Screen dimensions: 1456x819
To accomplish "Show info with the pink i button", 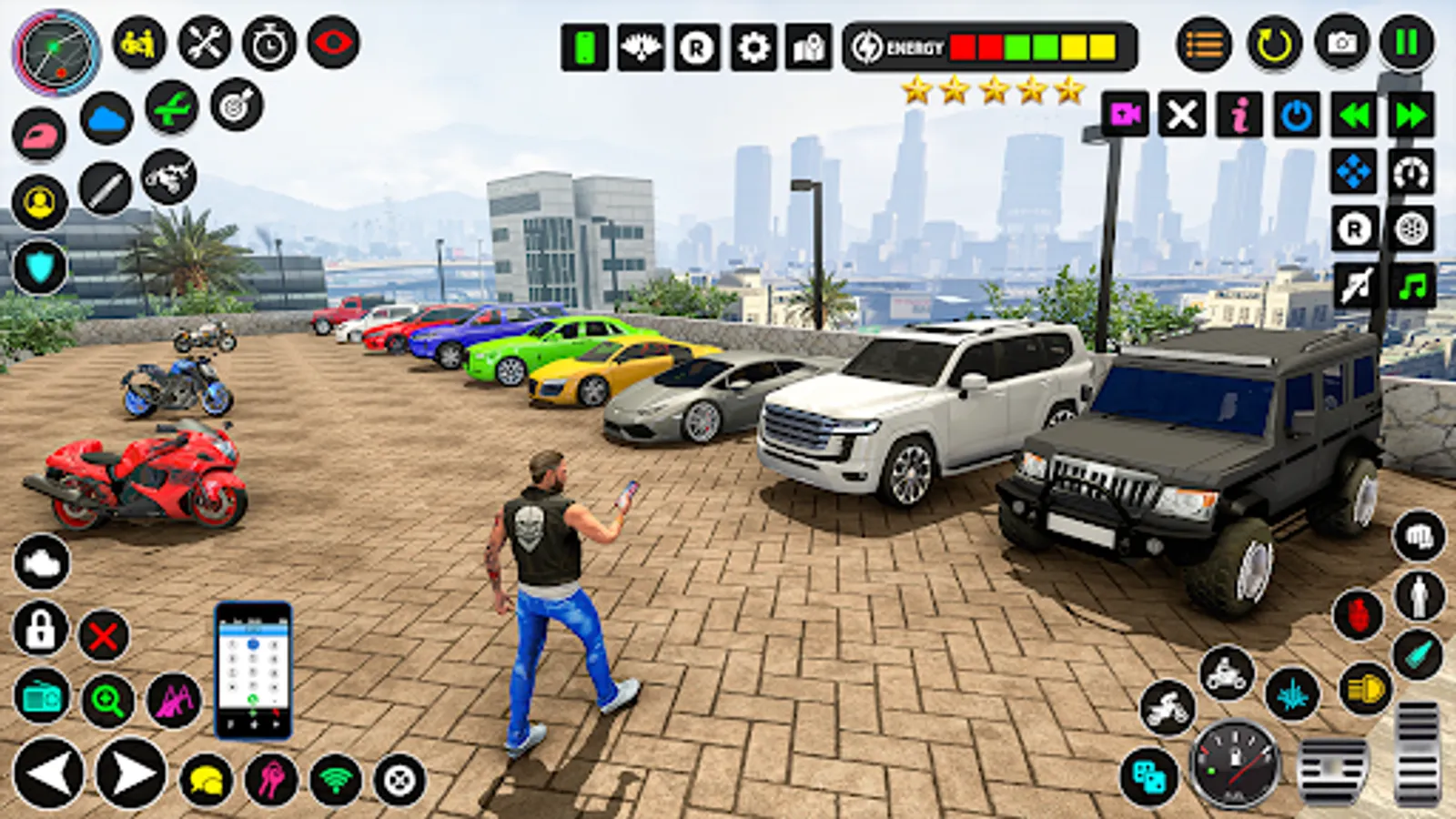I will click(x=1239, y=115).
